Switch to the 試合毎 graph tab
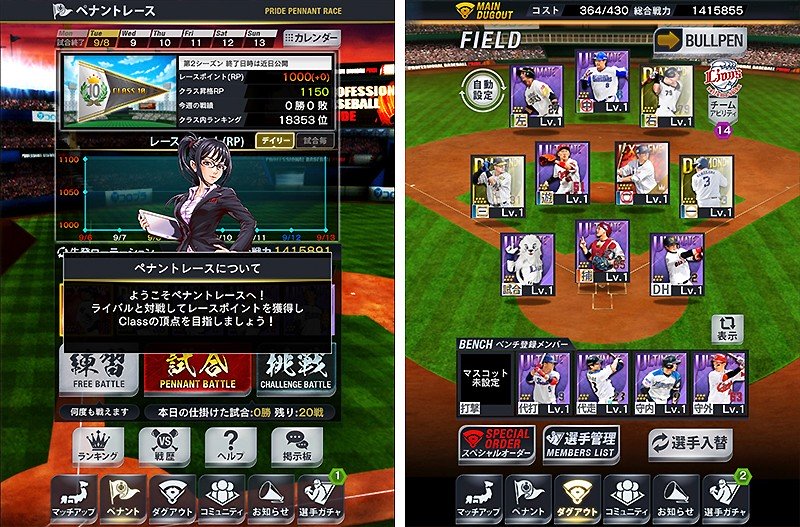 (x=317, y=141)
